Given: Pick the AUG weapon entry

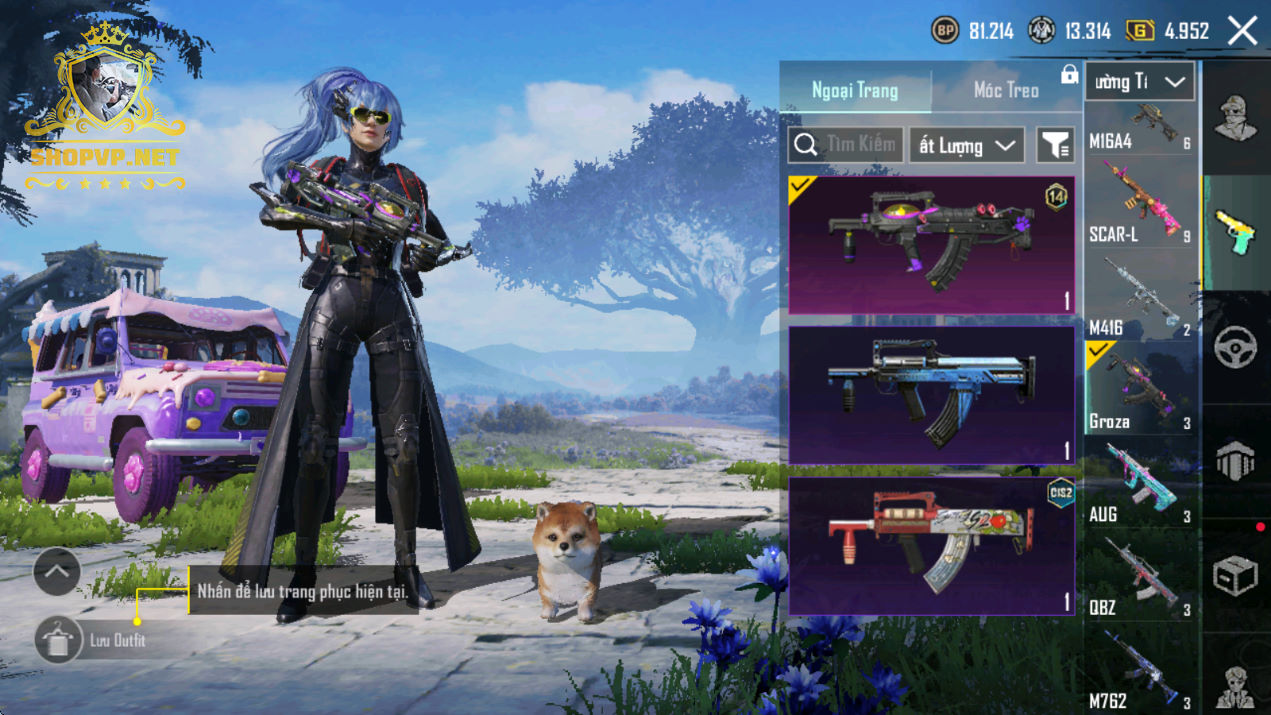Looking at the screenshot, I should click(1141, 485).
